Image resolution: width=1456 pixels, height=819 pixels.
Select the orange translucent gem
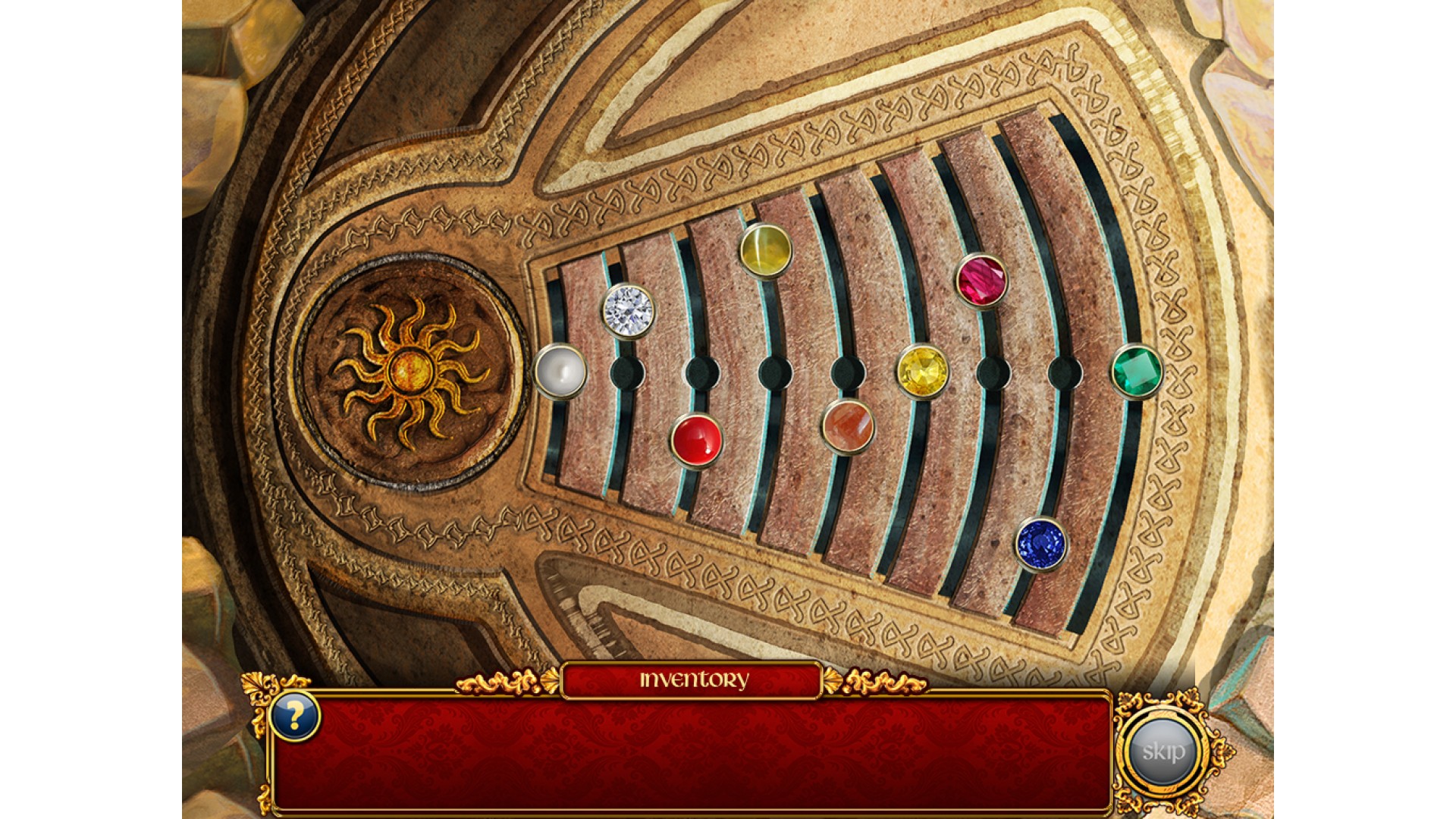tap(848, 426)
